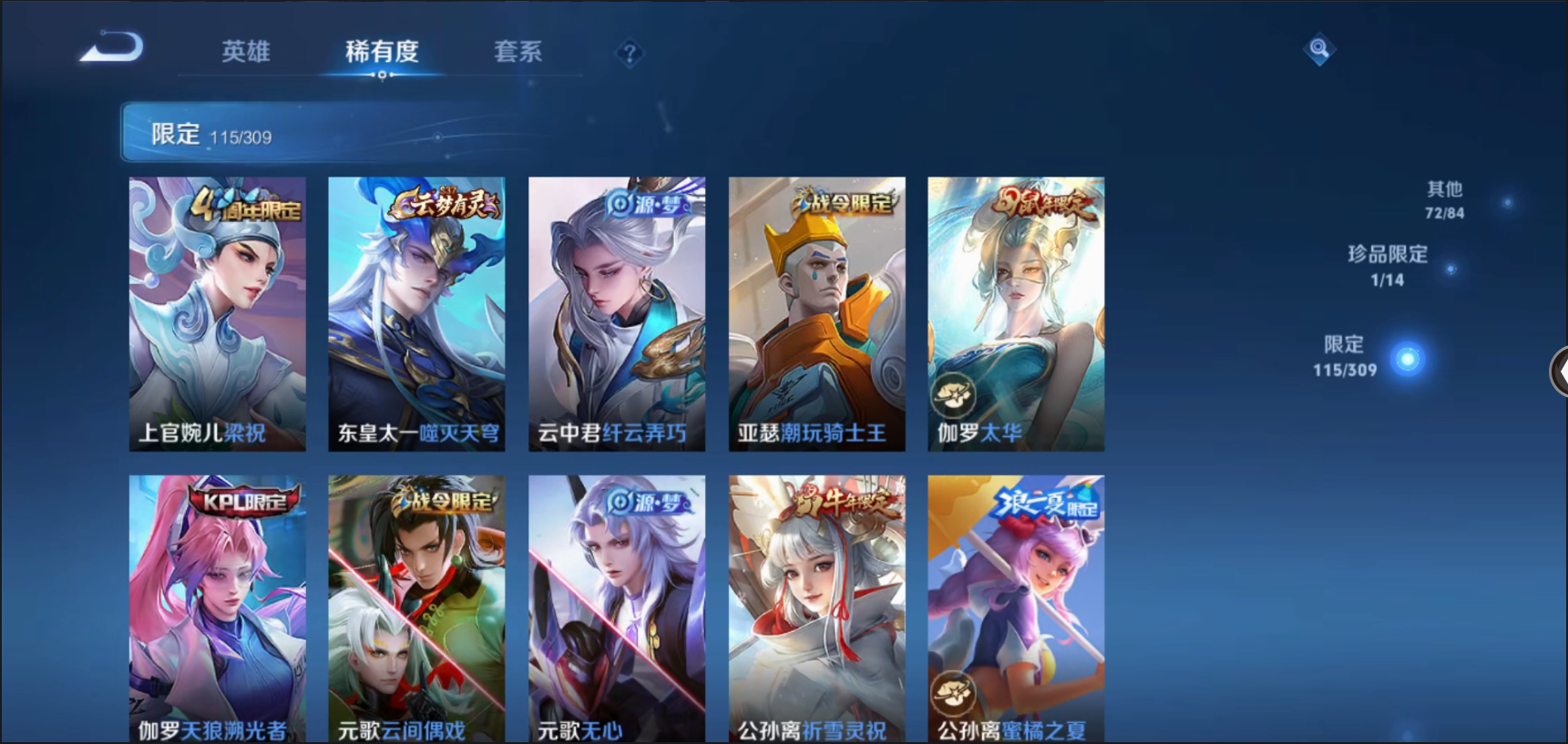
Task: Switch to the 英雄 tab
Action: click(245, 51)
